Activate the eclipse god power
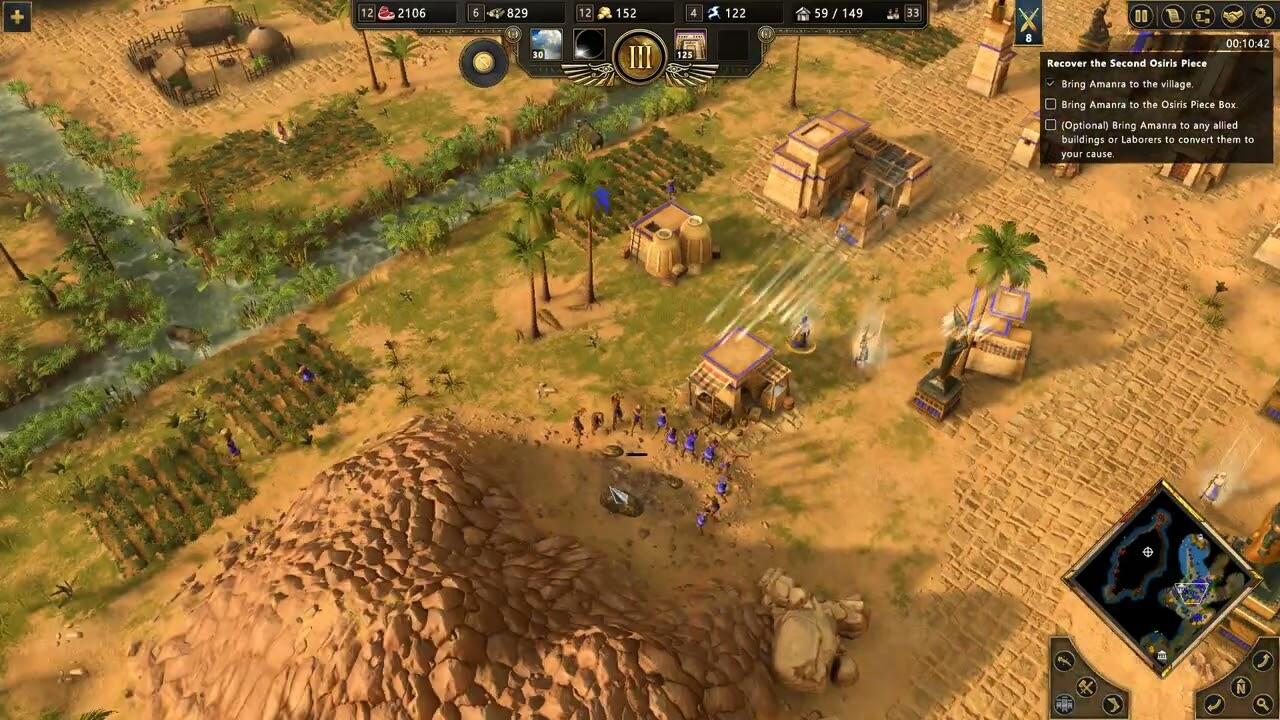The width and height of the screenshot is (1280, 720). [590, 45]
